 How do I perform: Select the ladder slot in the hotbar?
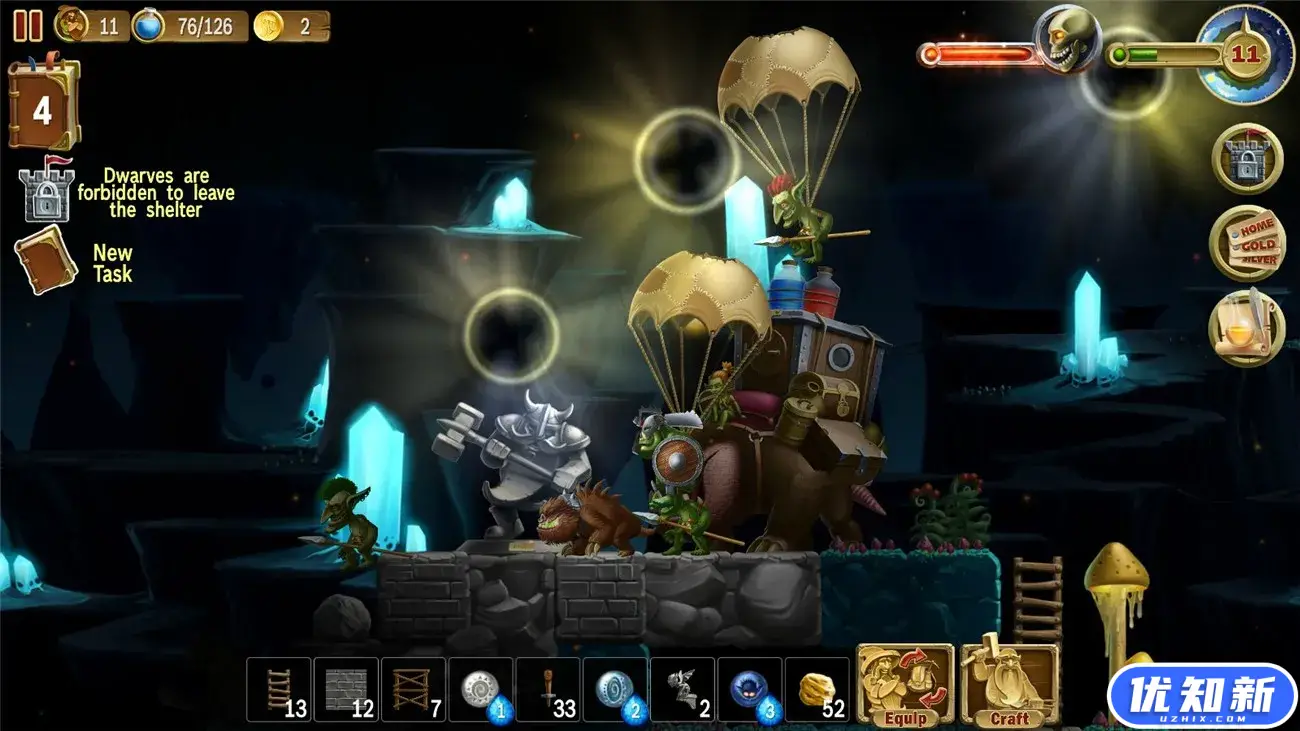279,690
